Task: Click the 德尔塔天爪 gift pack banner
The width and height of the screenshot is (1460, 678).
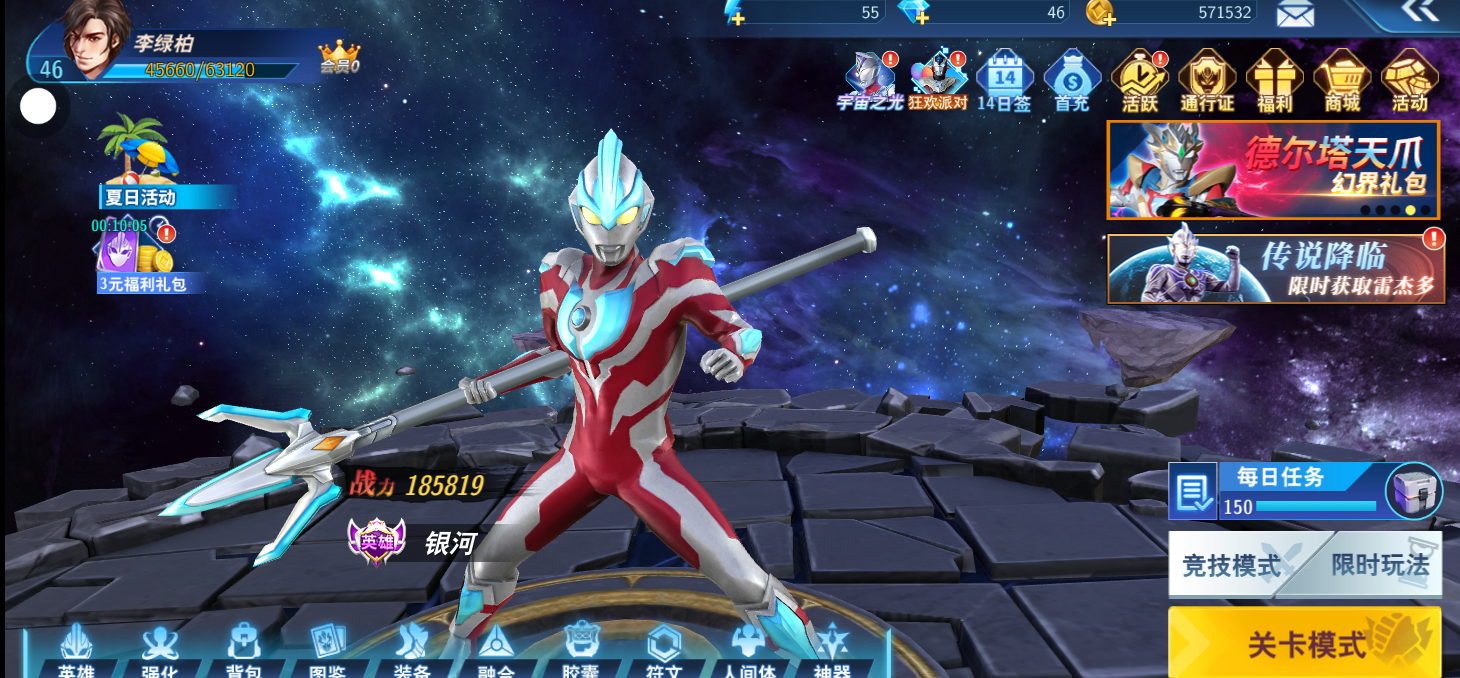Action: click(x=1272, y=169)
